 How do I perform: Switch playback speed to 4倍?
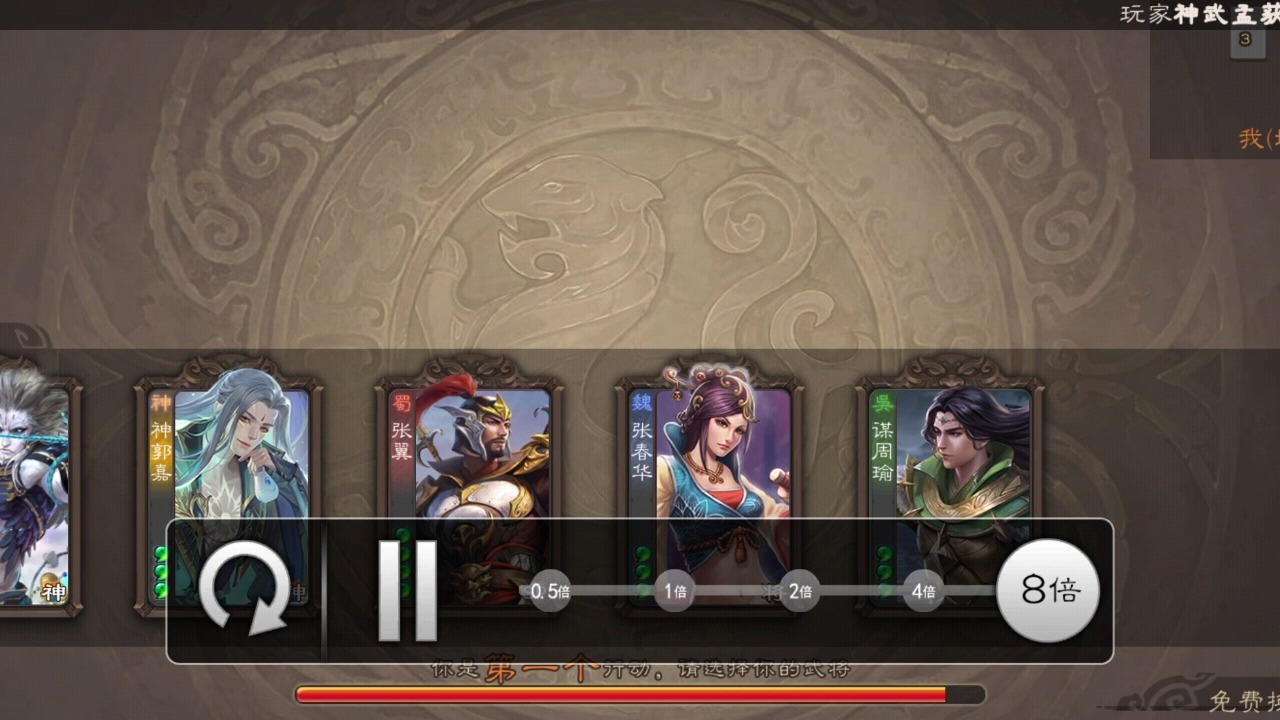(x=923, y=591)
